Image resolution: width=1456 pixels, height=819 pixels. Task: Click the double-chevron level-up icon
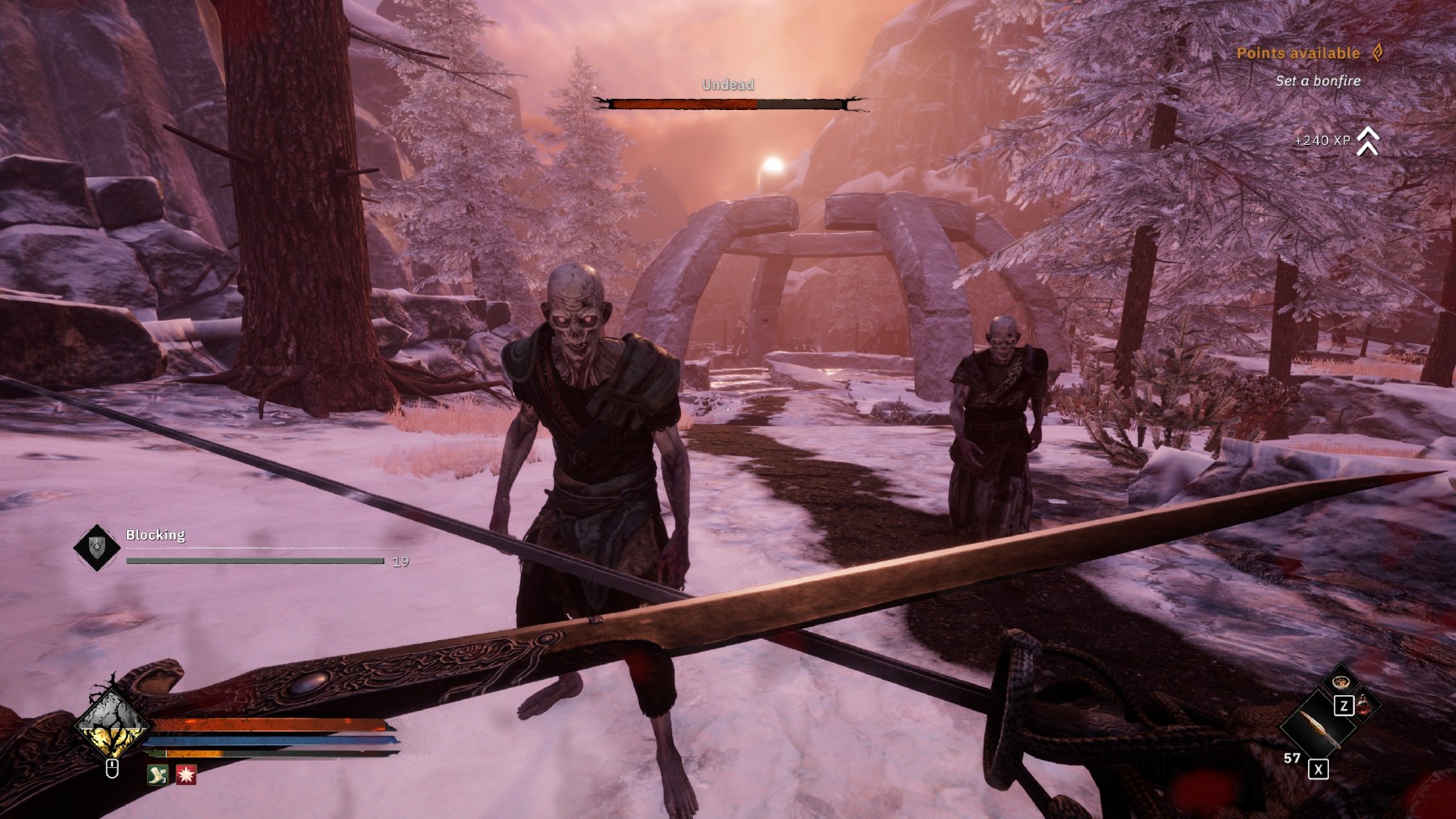(x=1368, y=141)
